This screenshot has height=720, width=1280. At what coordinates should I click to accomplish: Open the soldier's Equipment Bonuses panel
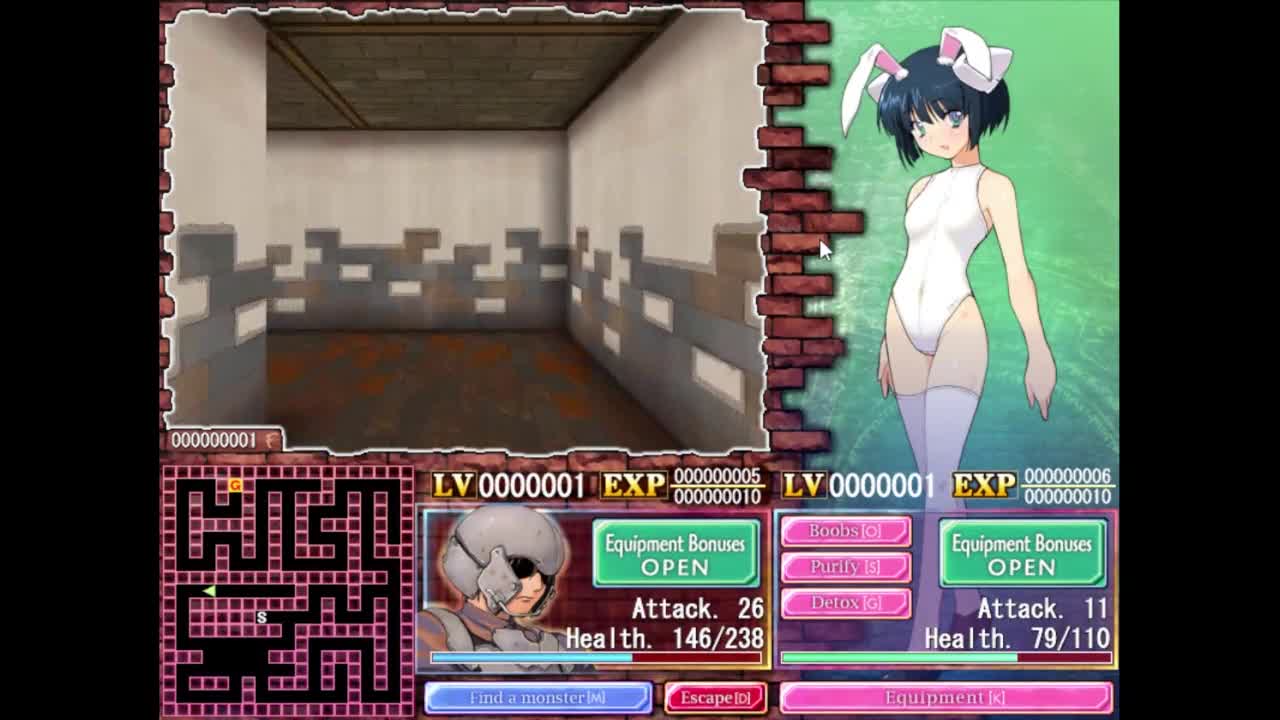pos(675,554)
